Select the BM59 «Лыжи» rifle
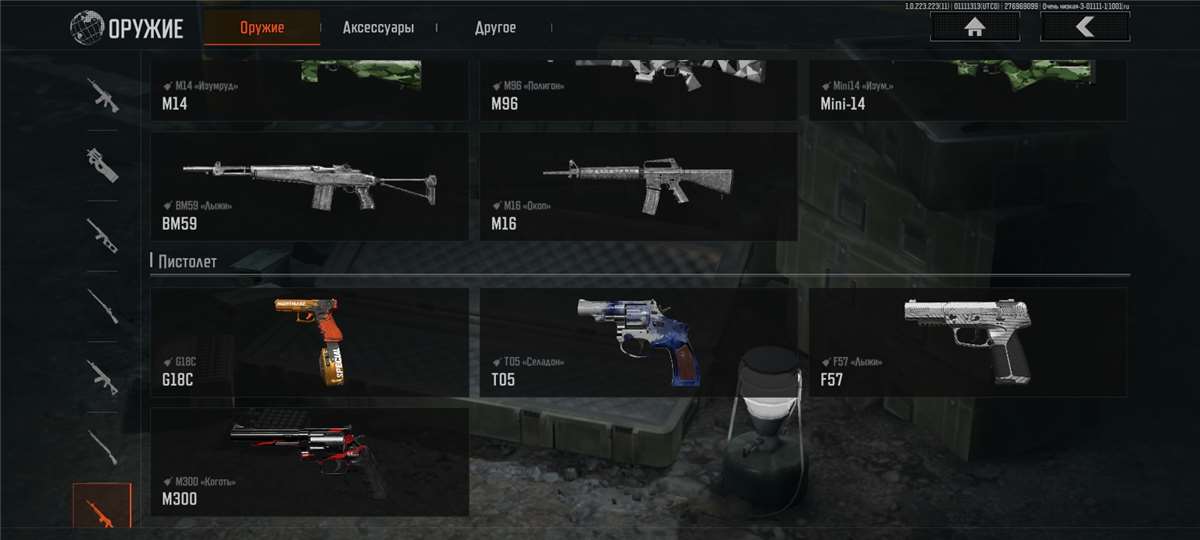The image size is (1200, 540). click(309, 187)
